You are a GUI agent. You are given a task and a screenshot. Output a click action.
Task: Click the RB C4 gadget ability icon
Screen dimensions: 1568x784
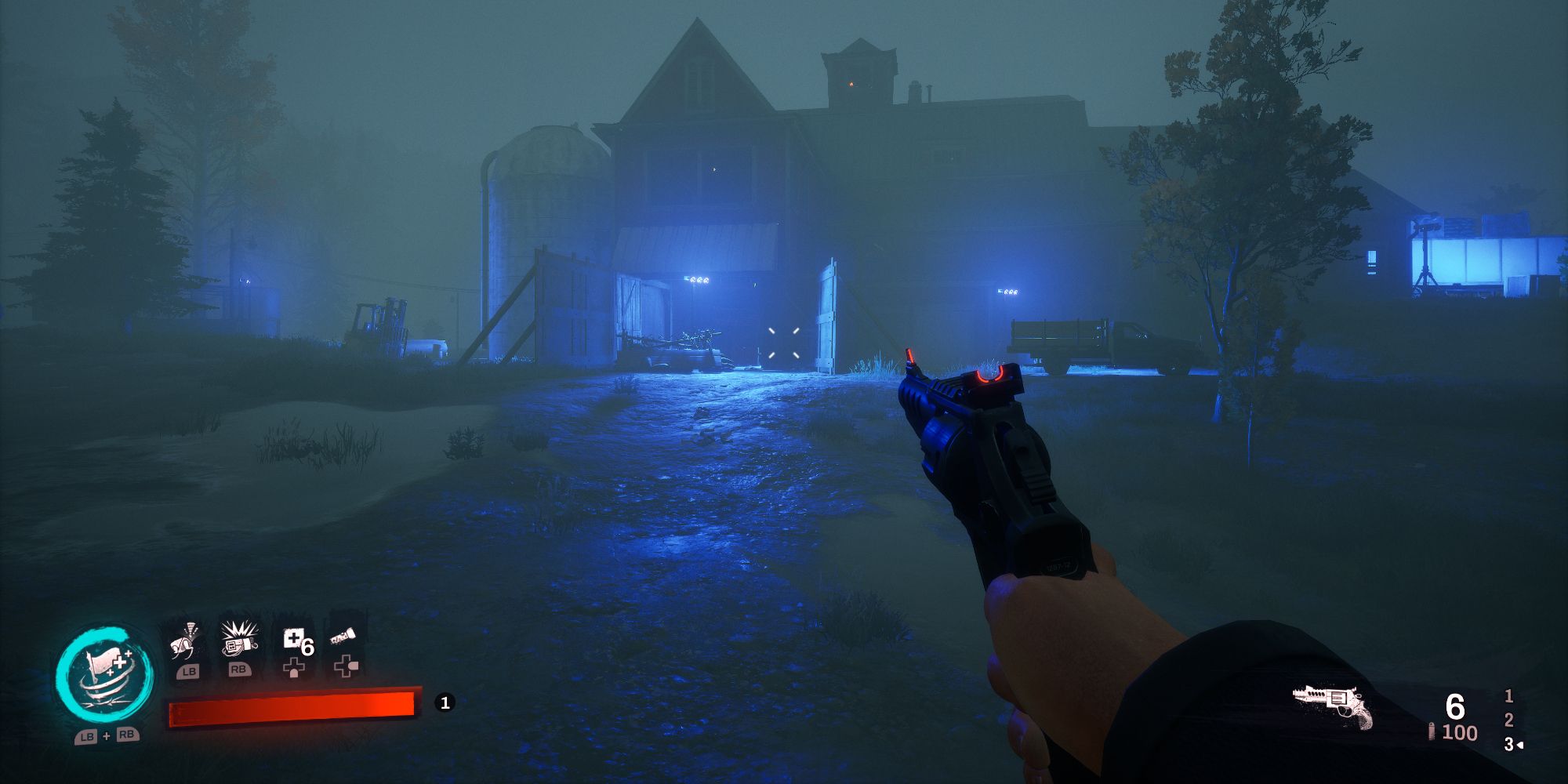238,642
